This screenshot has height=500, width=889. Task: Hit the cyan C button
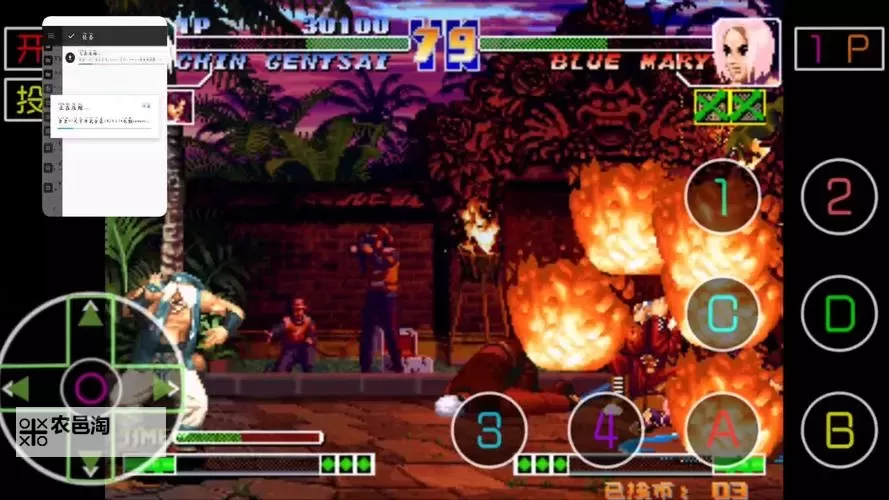coord(722,314)
